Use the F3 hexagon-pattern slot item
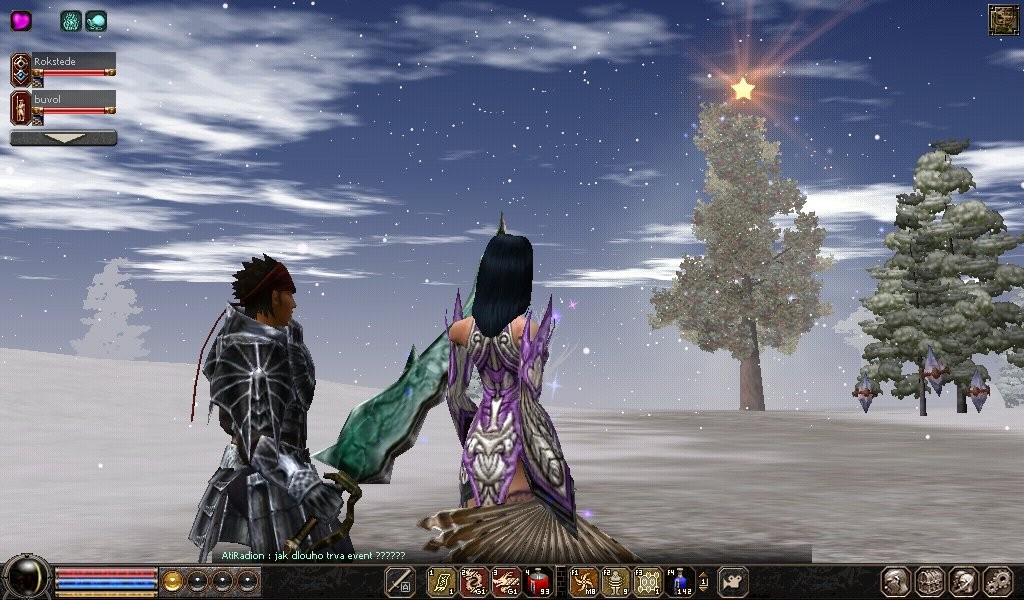 point(648,581)
